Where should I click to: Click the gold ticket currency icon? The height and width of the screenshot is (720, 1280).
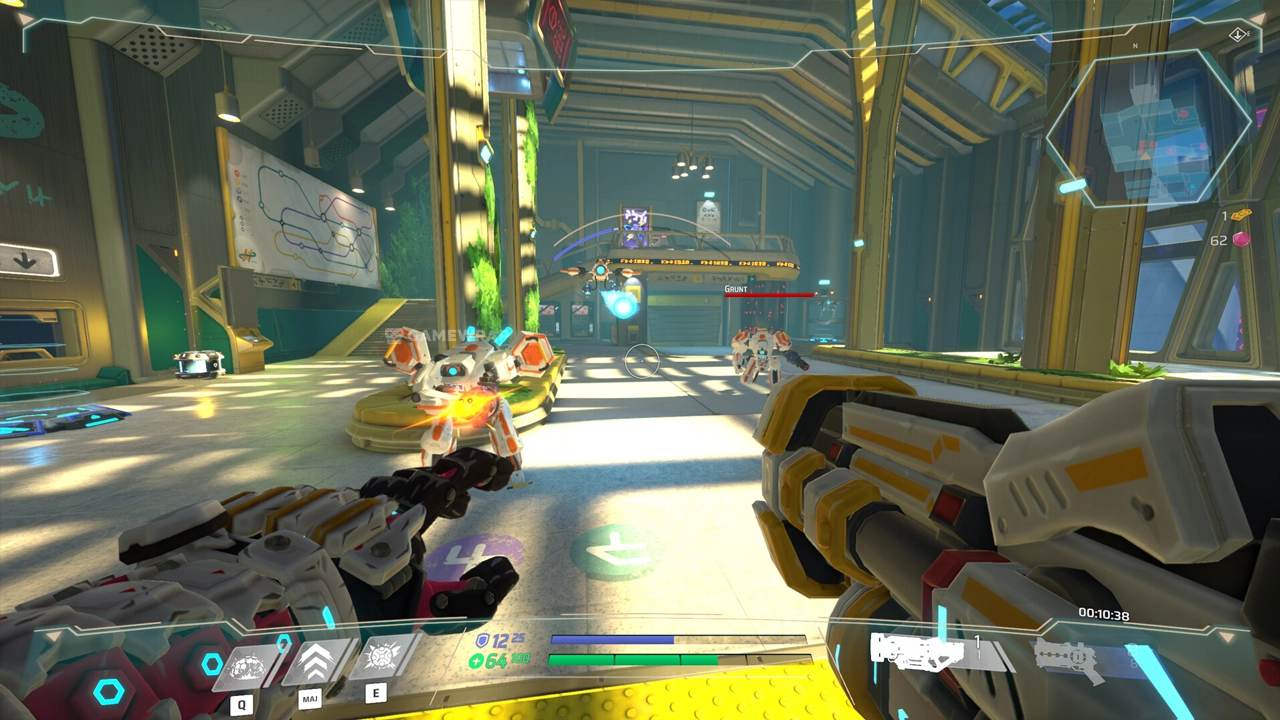1241,216
